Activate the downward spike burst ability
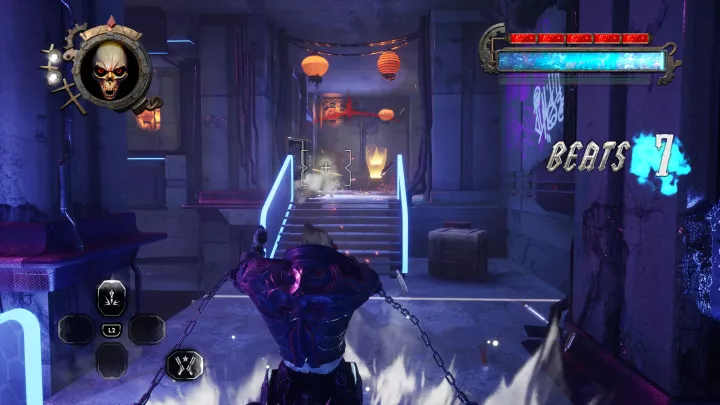Image resolution: width=720 pixels, height=405 pixels. click(111, 298)
